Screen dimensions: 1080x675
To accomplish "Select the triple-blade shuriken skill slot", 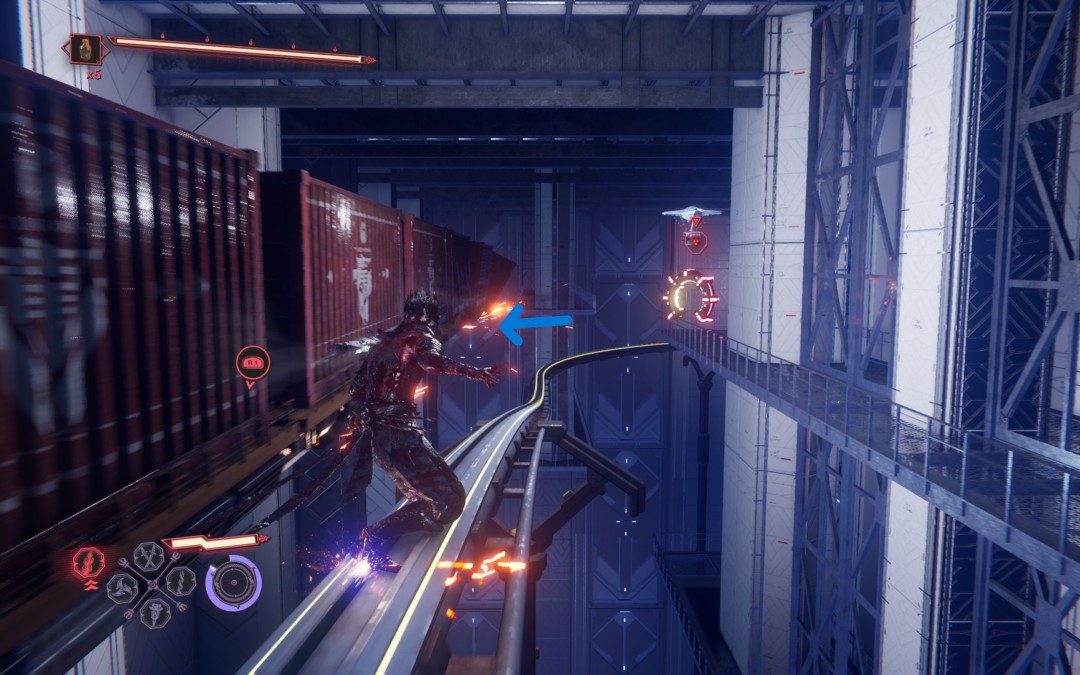I will (122, 586).
